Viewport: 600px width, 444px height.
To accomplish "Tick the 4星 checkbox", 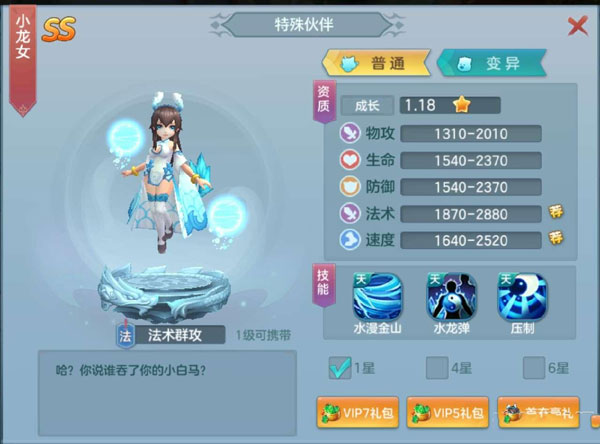I will coord(437,368).
